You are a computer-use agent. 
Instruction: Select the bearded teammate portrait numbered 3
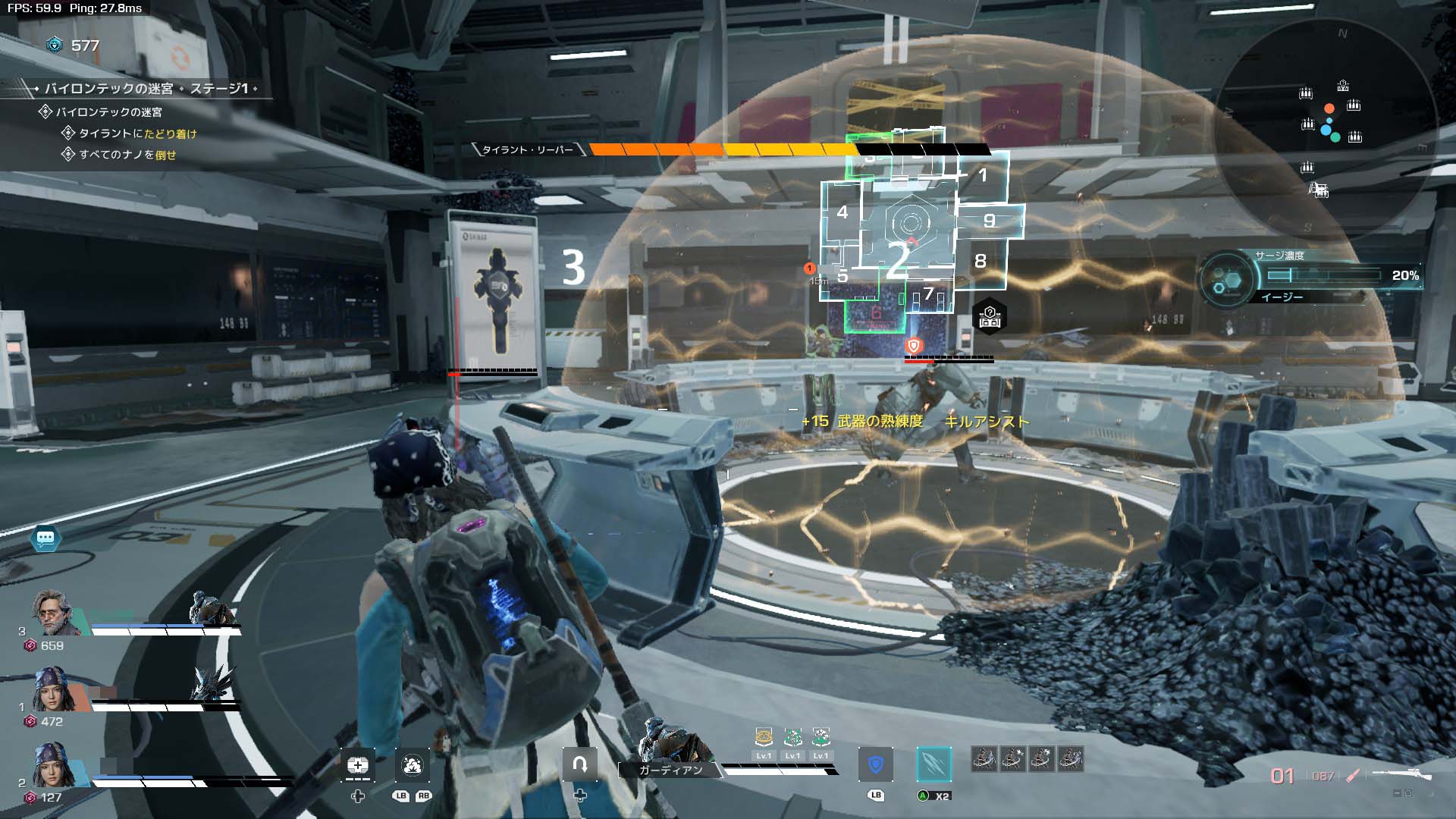click(55, 613)
